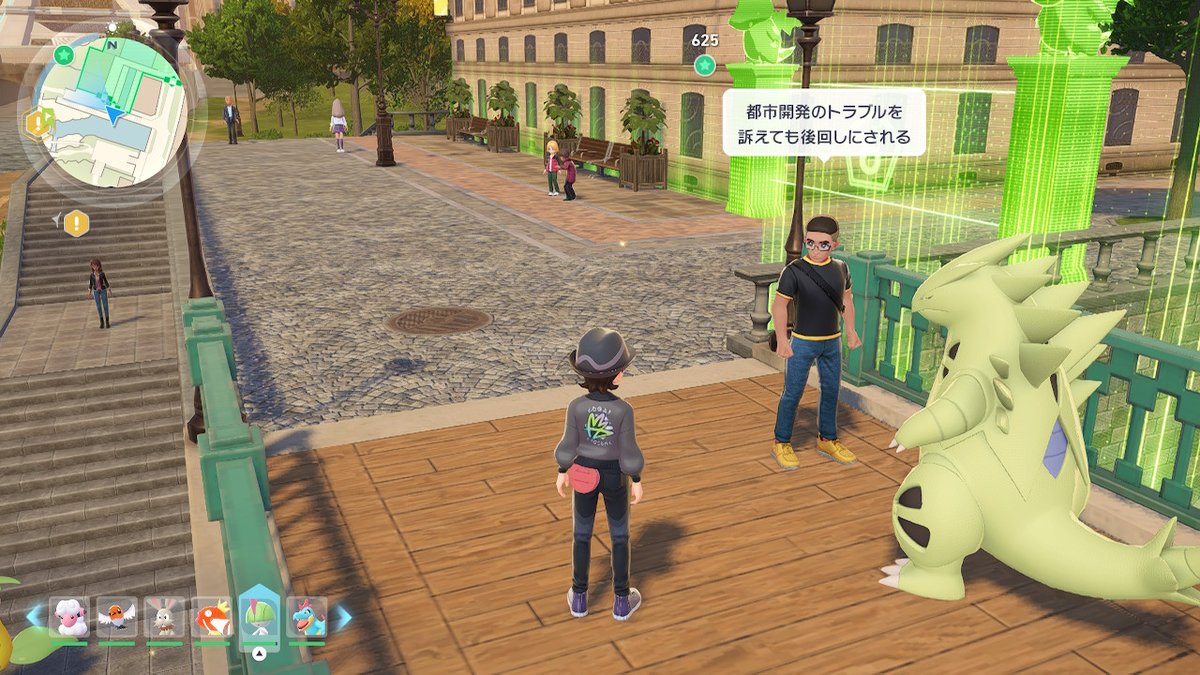1200x675 pixels.
Task: Choose the Croconaw party slot
Action: [307, 617]
